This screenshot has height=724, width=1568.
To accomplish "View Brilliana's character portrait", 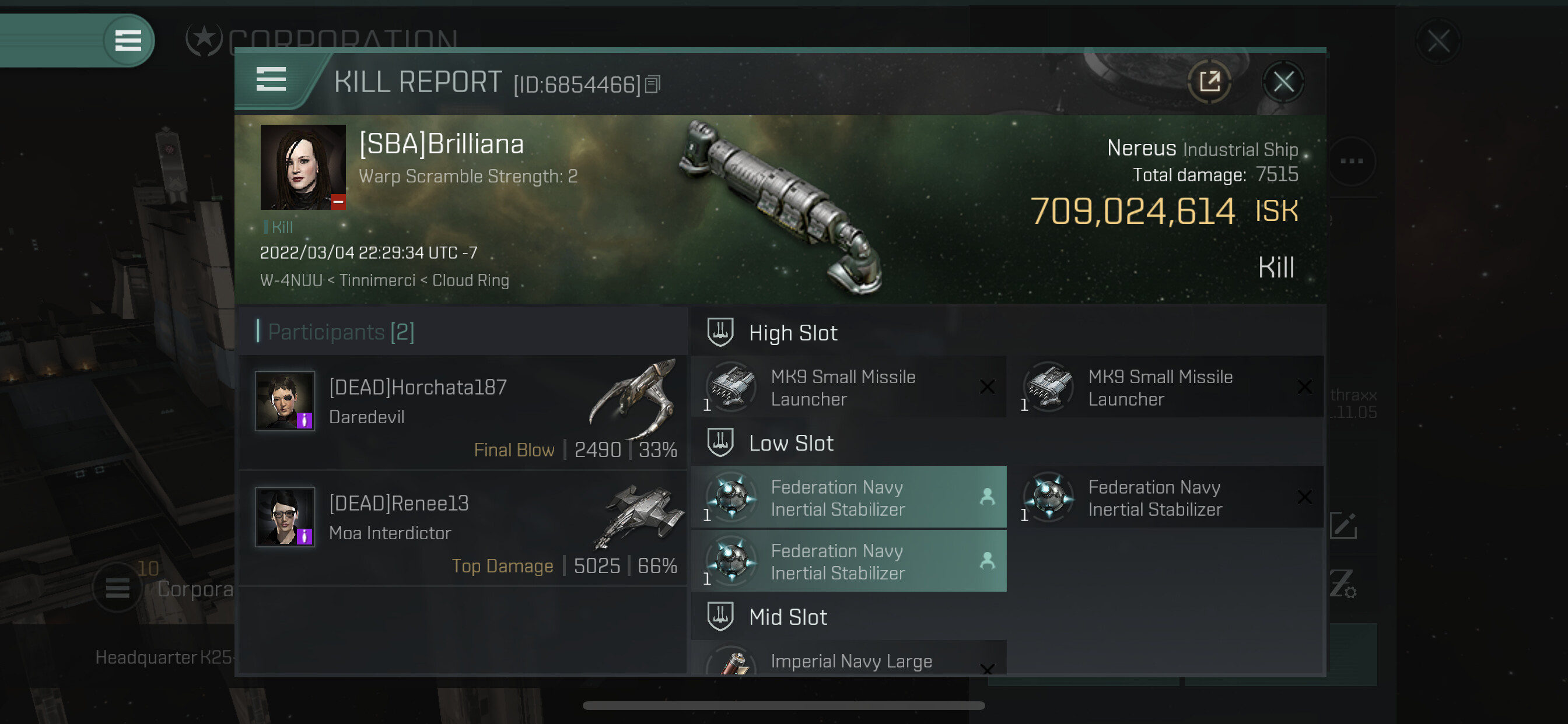I will [303, 167].
